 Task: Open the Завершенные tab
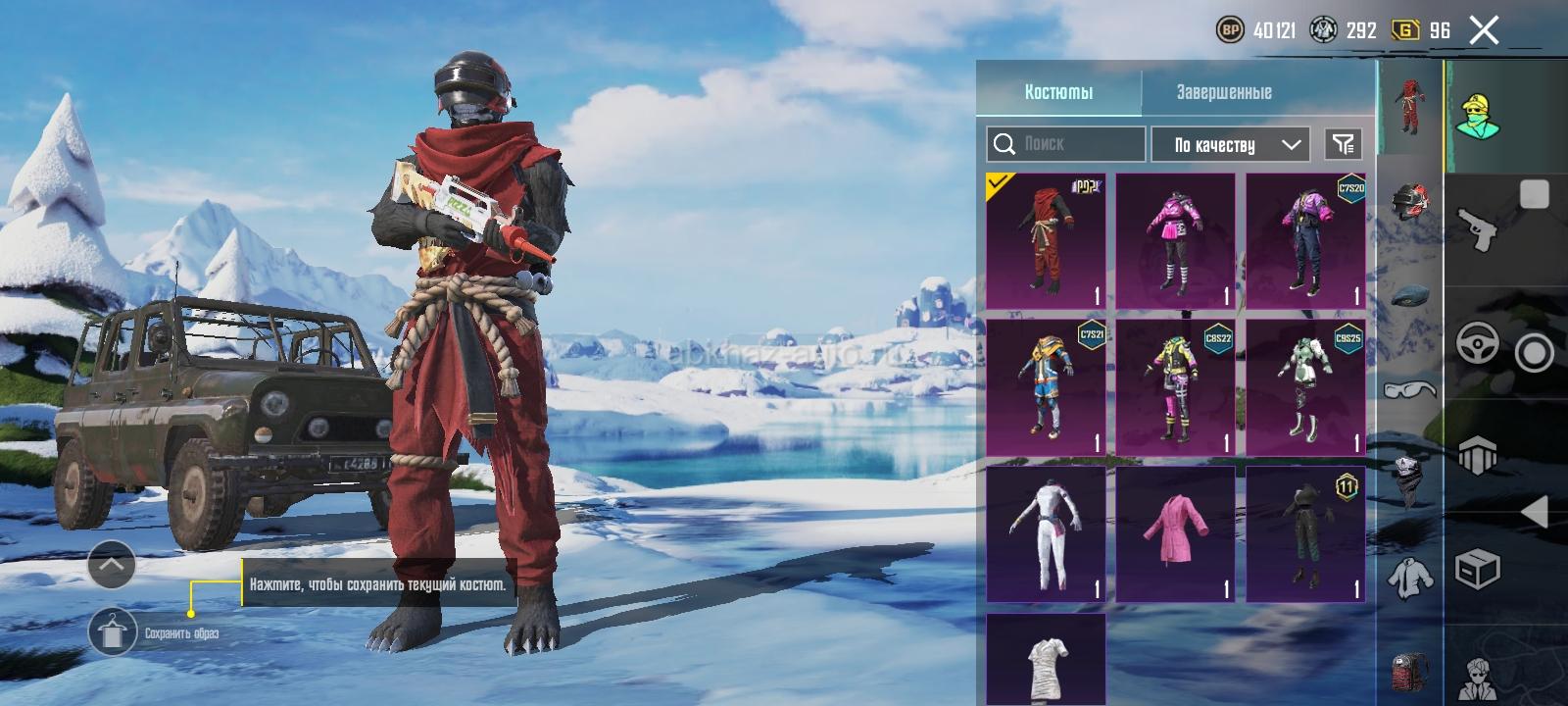(x=1224, y=92)
